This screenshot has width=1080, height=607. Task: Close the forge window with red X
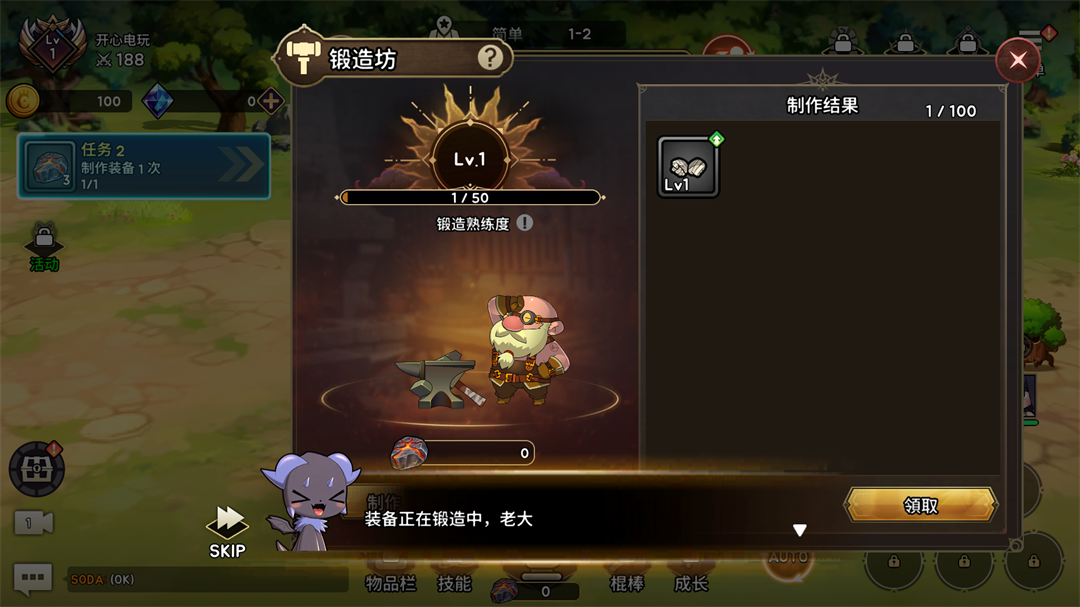click(x=1017, y=61)
